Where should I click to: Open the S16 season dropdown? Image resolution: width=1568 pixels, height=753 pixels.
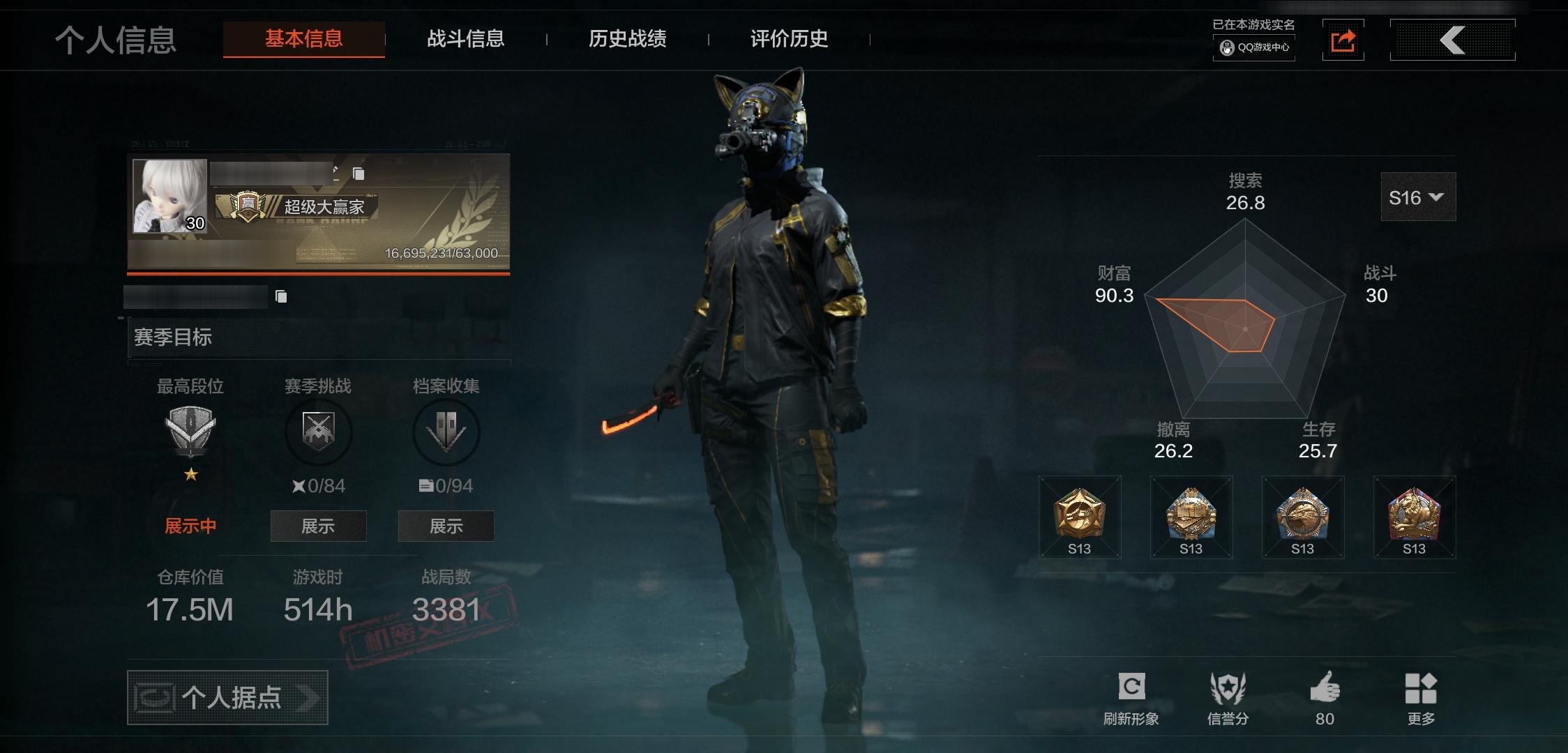(1417, 197)
